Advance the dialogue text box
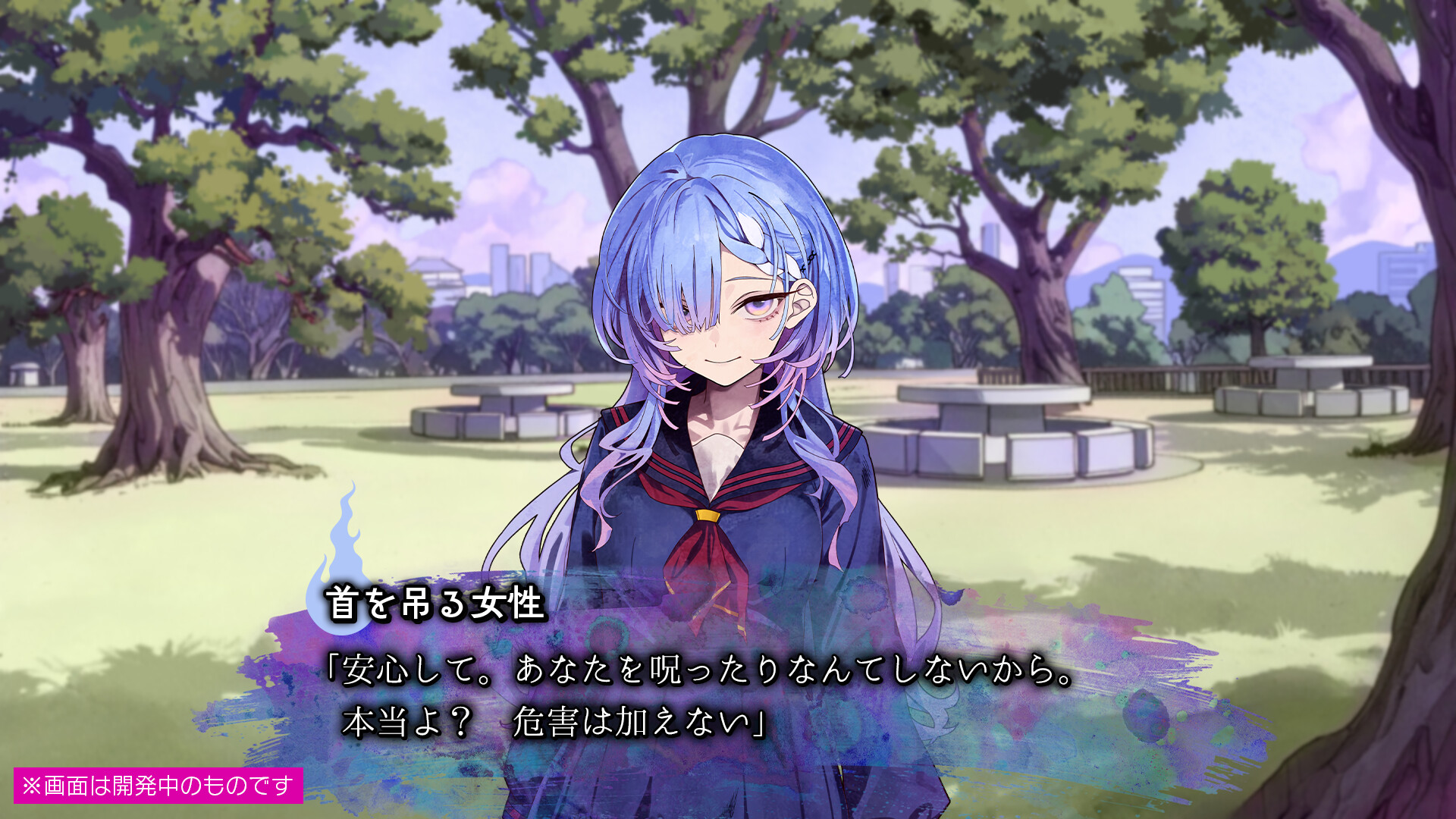Screen dimensions: 1456x819 coord(698,696)
